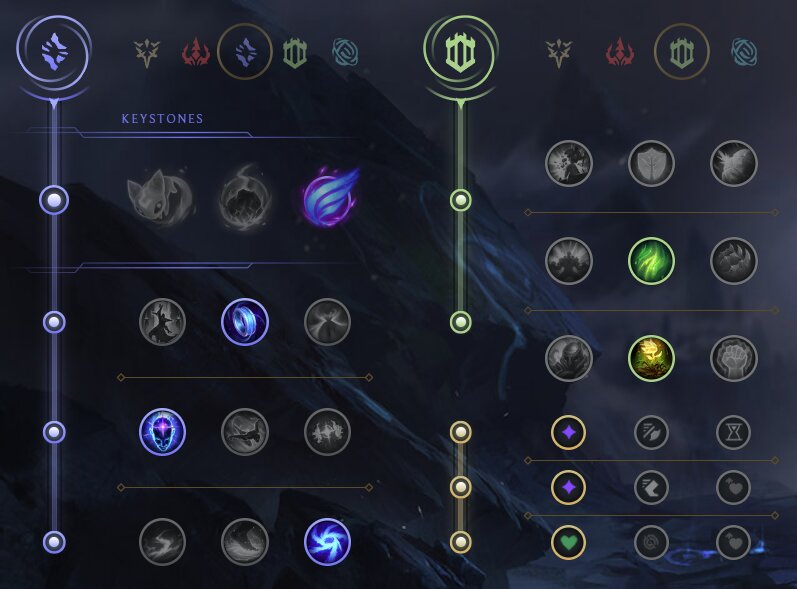Select the Demolish rune

[569, 164]
